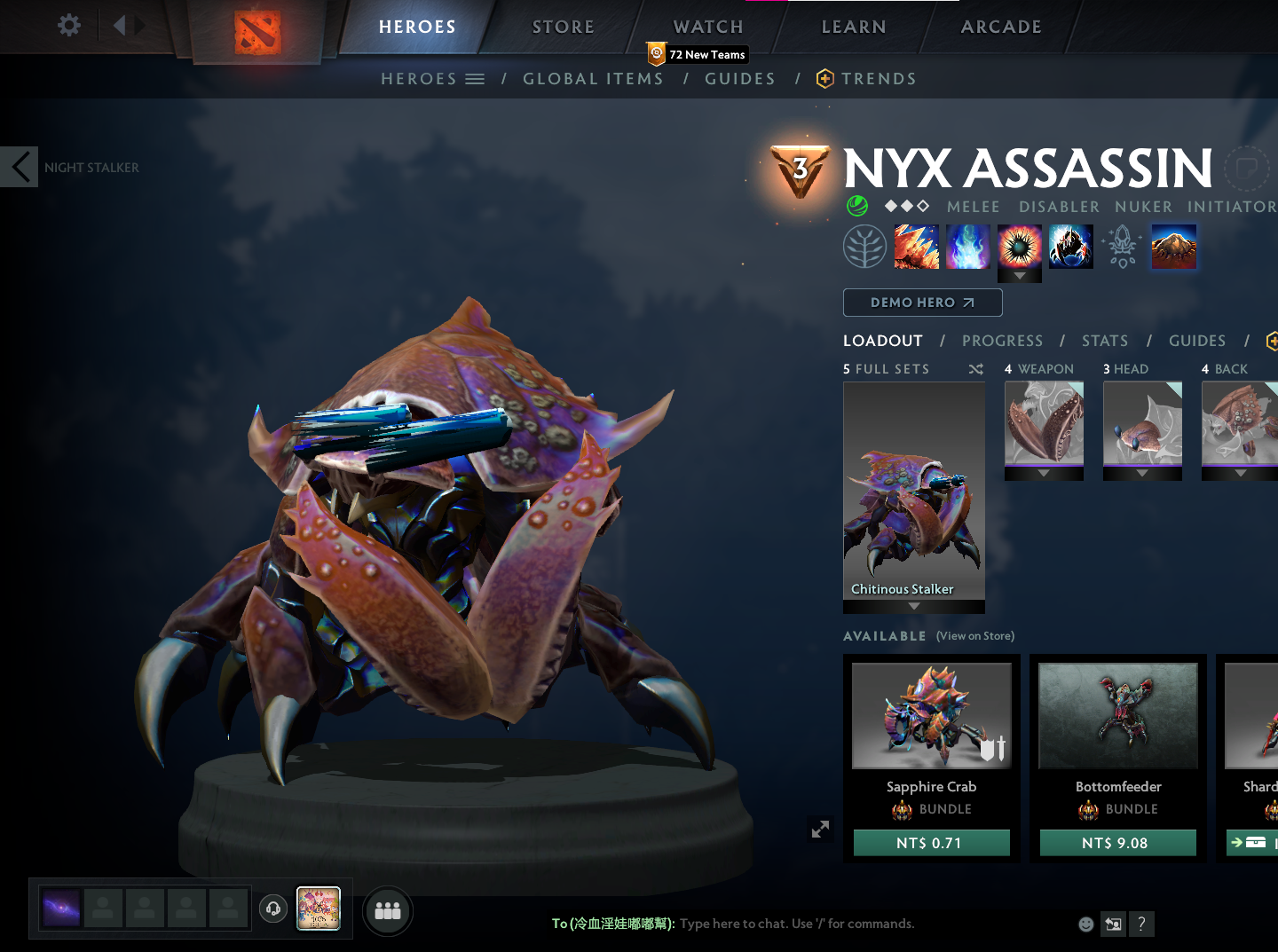This screenshot has height=952, width=1278.
Task: Open the emoticon picker in chat
Action: (1085, 924)
